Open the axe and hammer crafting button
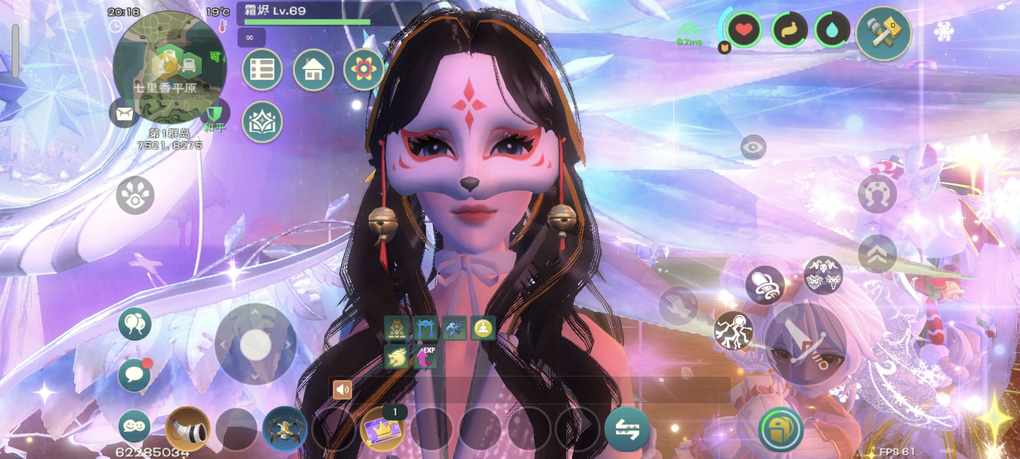1020x459 pixels. tap(883, 33)
